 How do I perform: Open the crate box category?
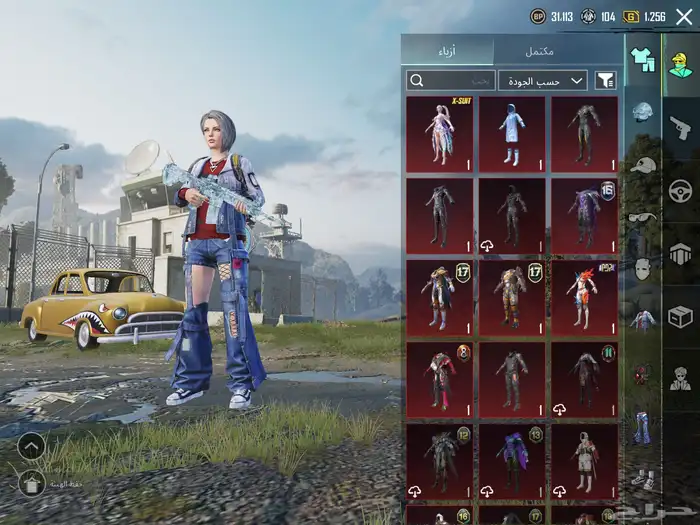click(681, 316)
